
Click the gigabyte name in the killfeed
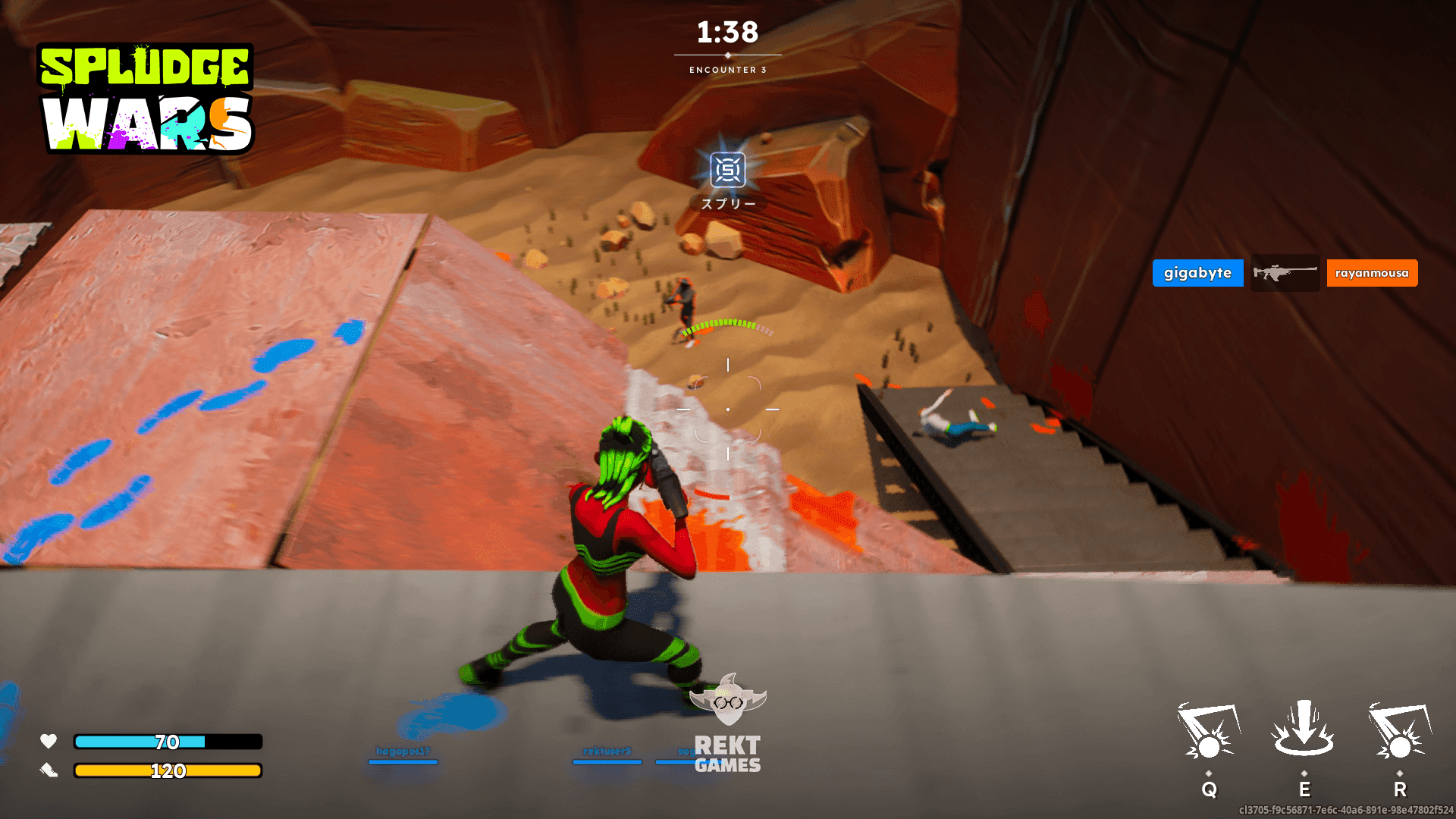tap(1197, 272)
